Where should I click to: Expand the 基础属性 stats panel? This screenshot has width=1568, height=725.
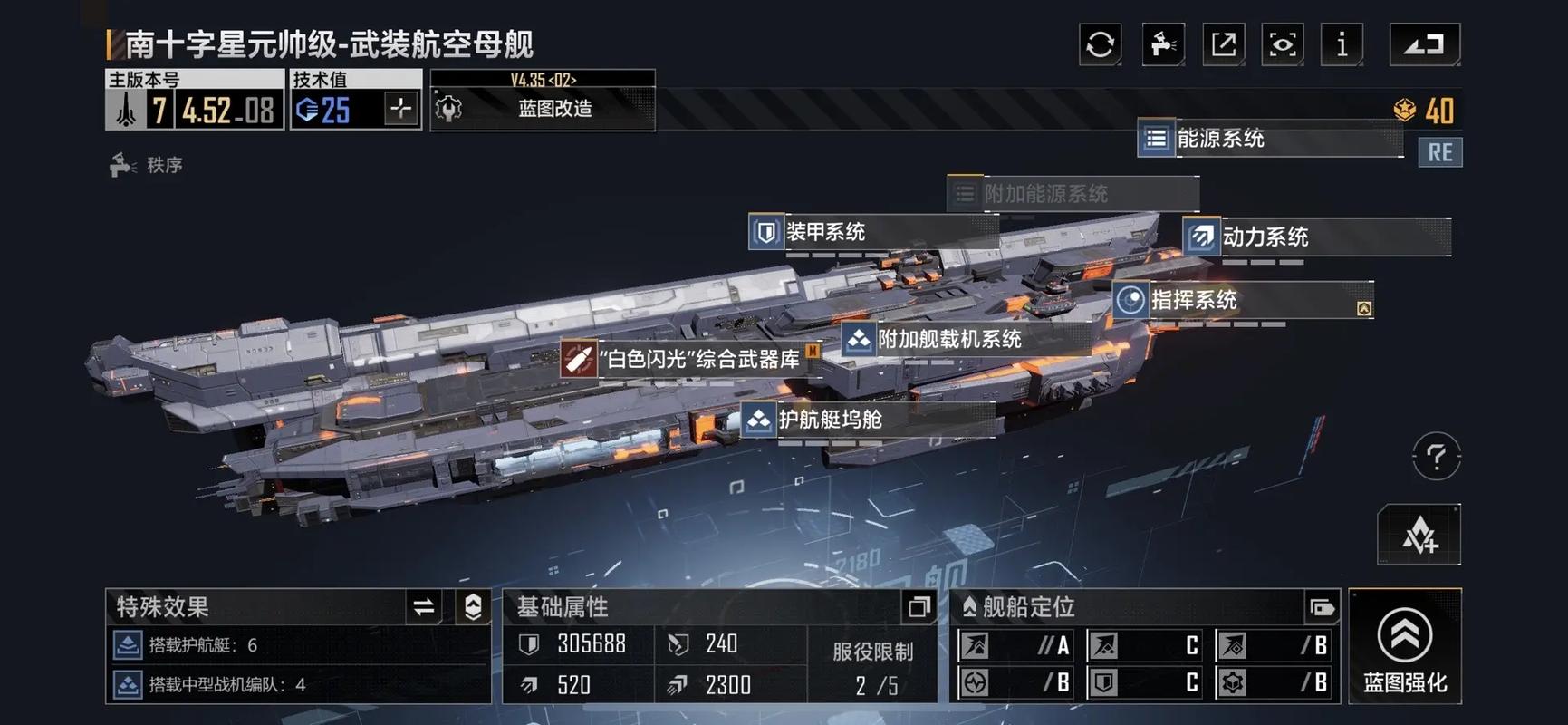point(919,607)
